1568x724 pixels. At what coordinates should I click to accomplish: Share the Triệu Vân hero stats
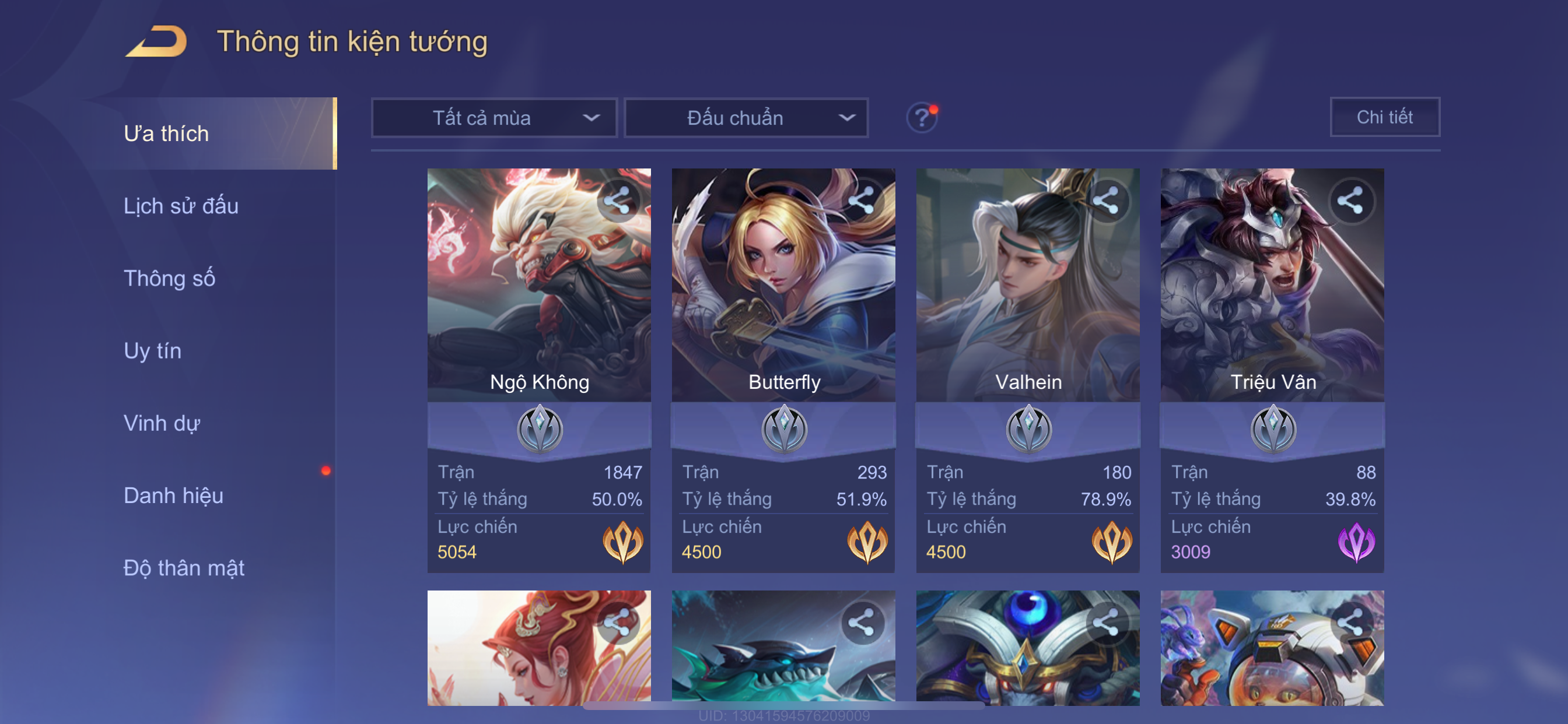(1350, 201)
